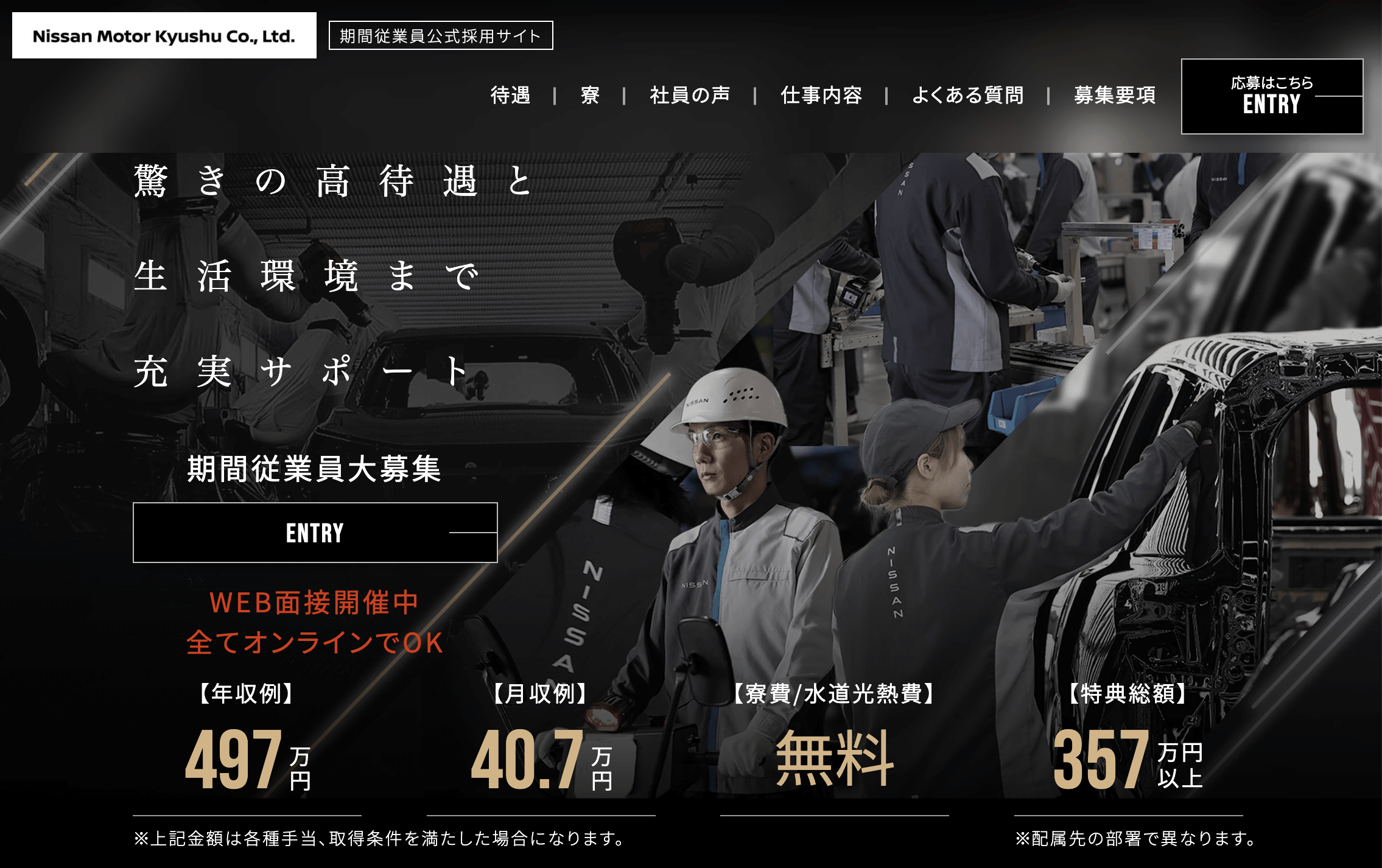Open the 仕事内容 page link
The height and width of the screenshot is (868, 1382).
click(821, 96)
